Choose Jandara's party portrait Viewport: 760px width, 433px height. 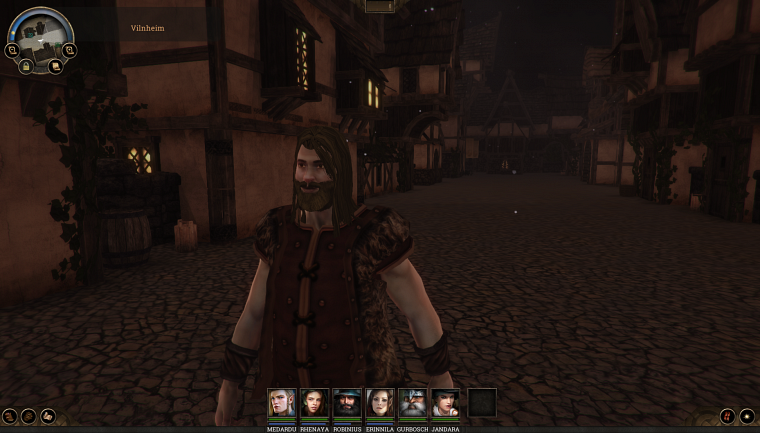click(x=446, y=403)
